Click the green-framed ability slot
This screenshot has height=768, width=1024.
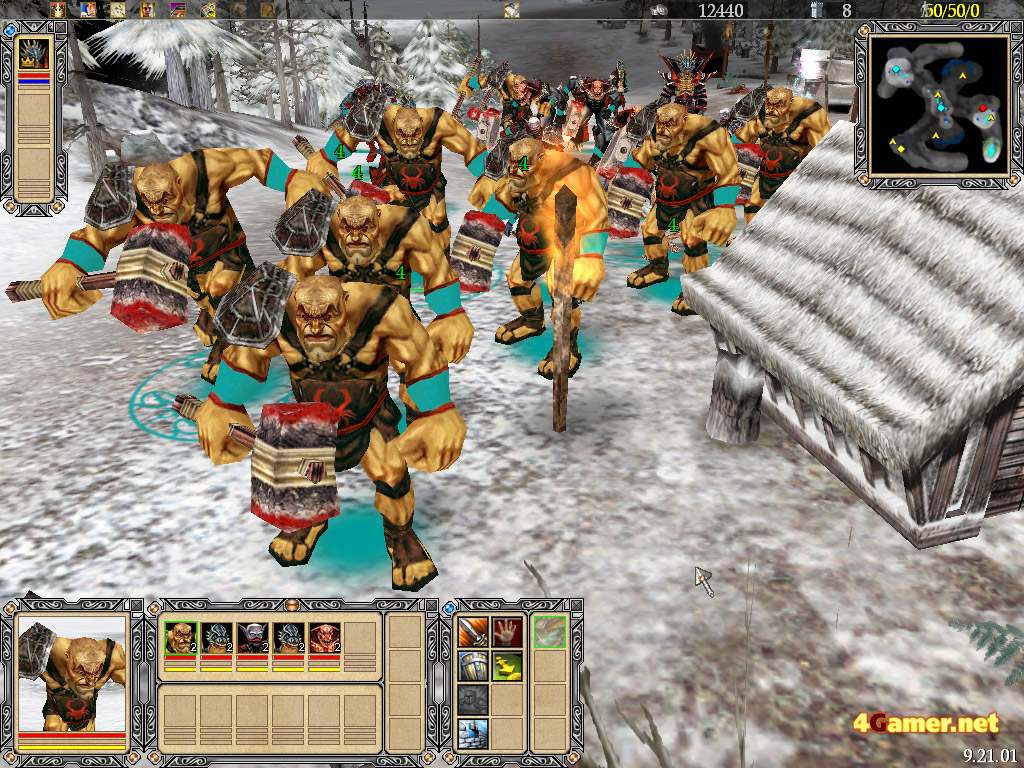[550, 632]
